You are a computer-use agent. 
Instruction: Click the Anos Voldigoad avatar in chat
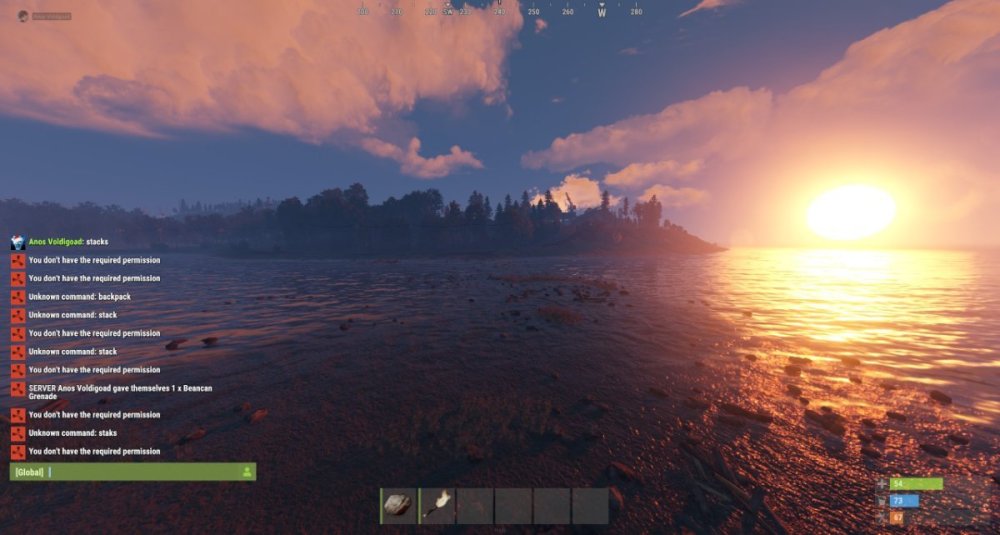point(18,242)
